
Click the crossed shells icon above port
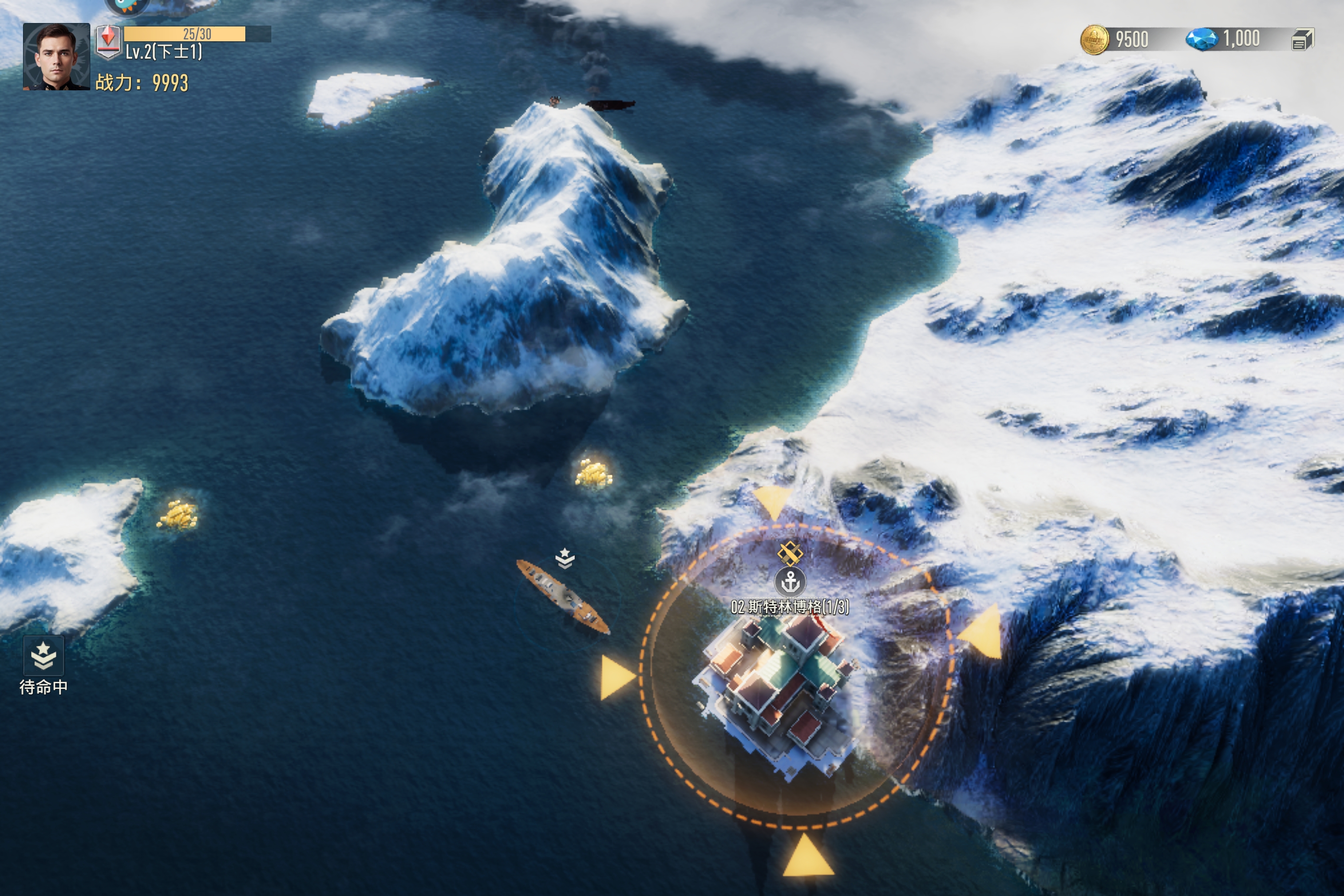pyautogui.click(x=790, y=553)
